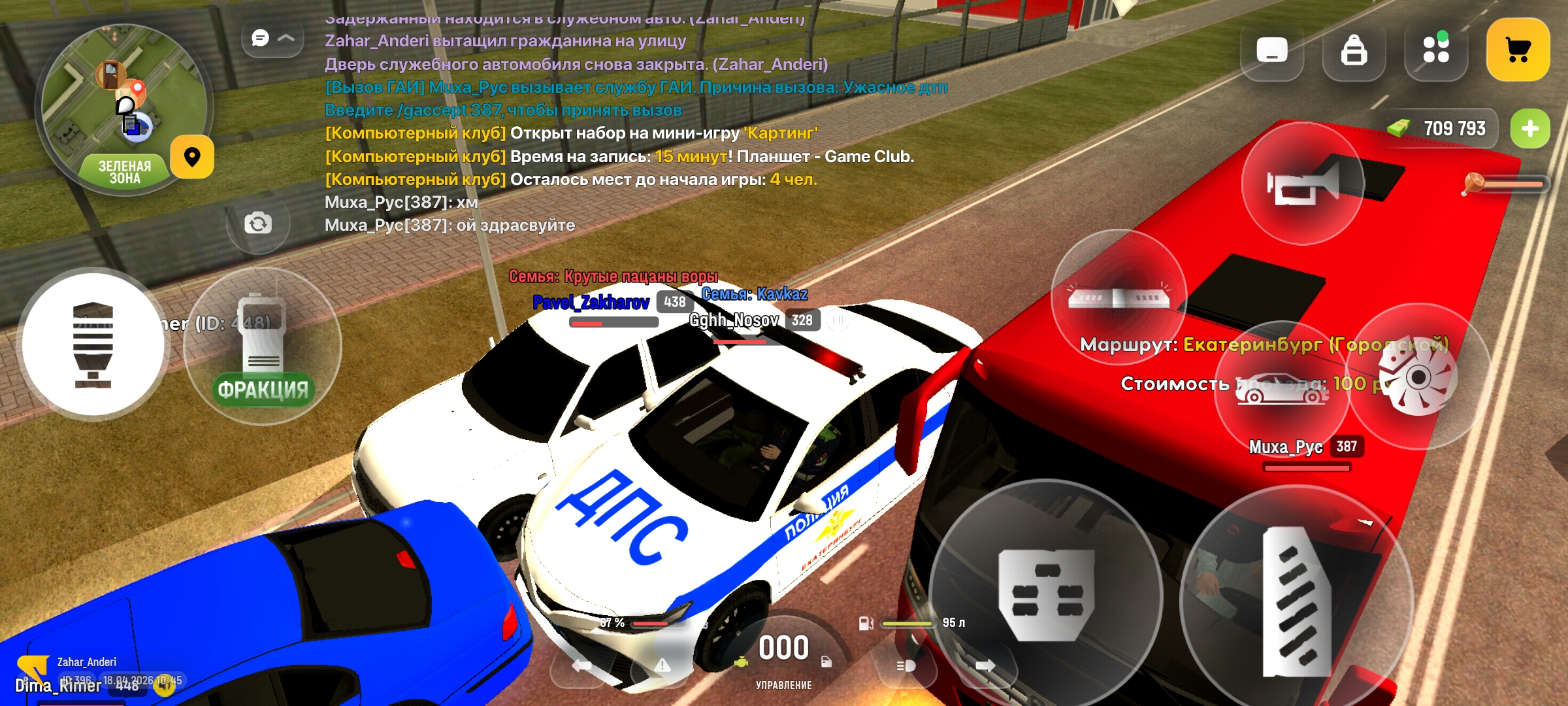Apply the handbrake disc button
This screenshot has height=706, width=1568.
point(1419,377)
